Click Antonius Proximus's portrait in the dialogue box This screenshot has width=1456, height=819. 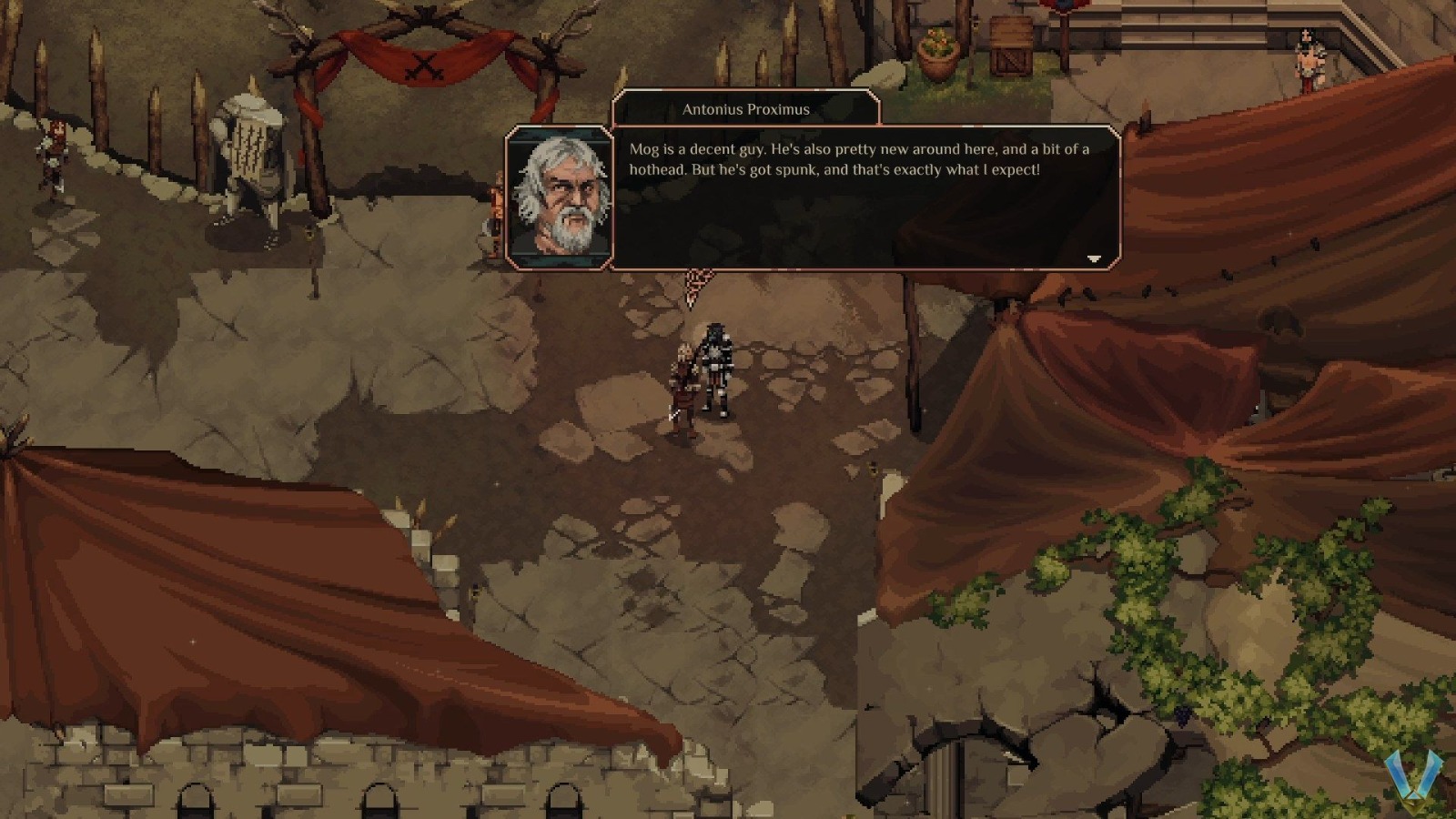[x=559, y=194]
